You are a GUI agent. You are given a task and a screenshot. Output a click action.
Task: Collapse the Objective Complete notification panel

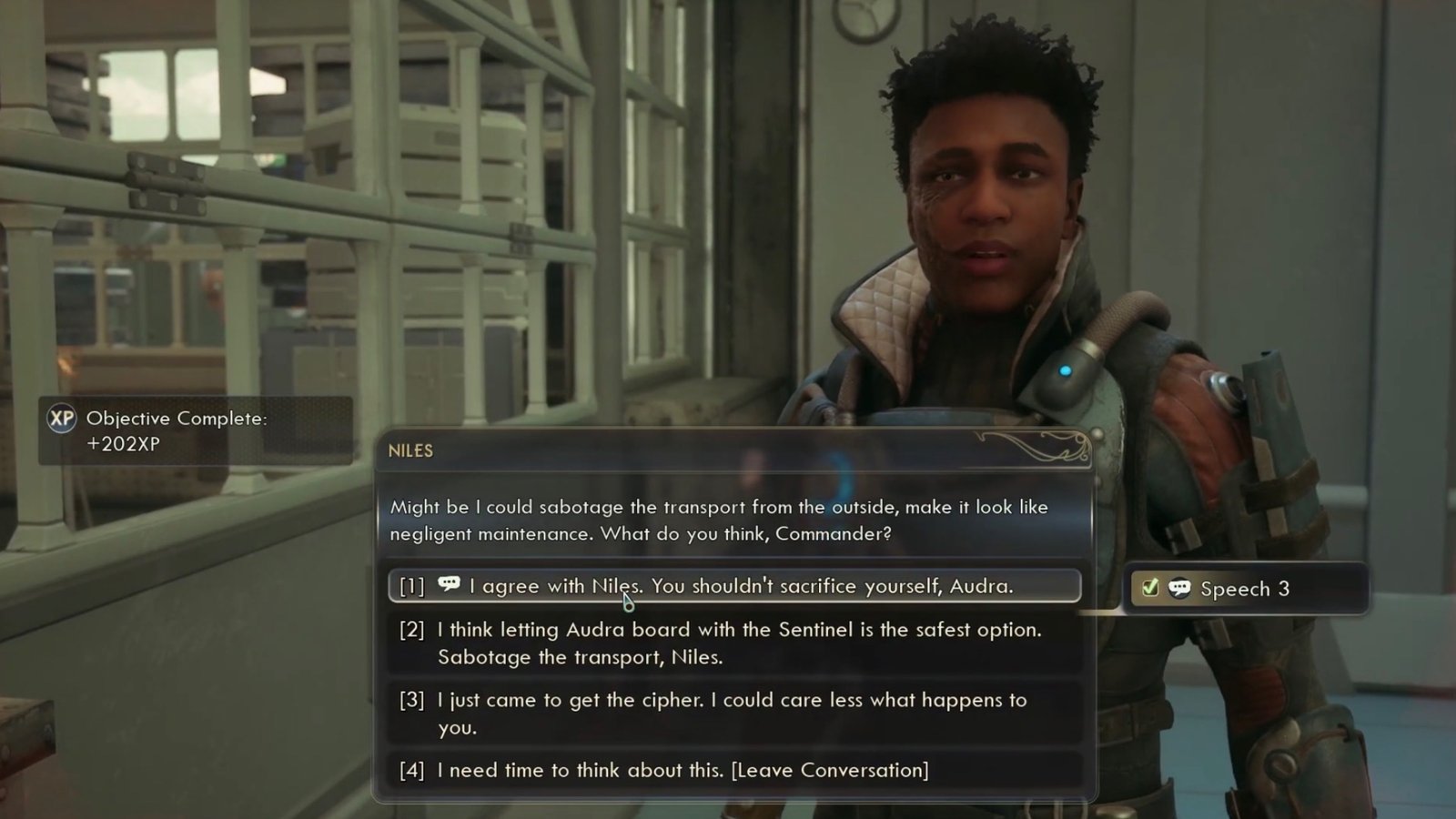196,430
